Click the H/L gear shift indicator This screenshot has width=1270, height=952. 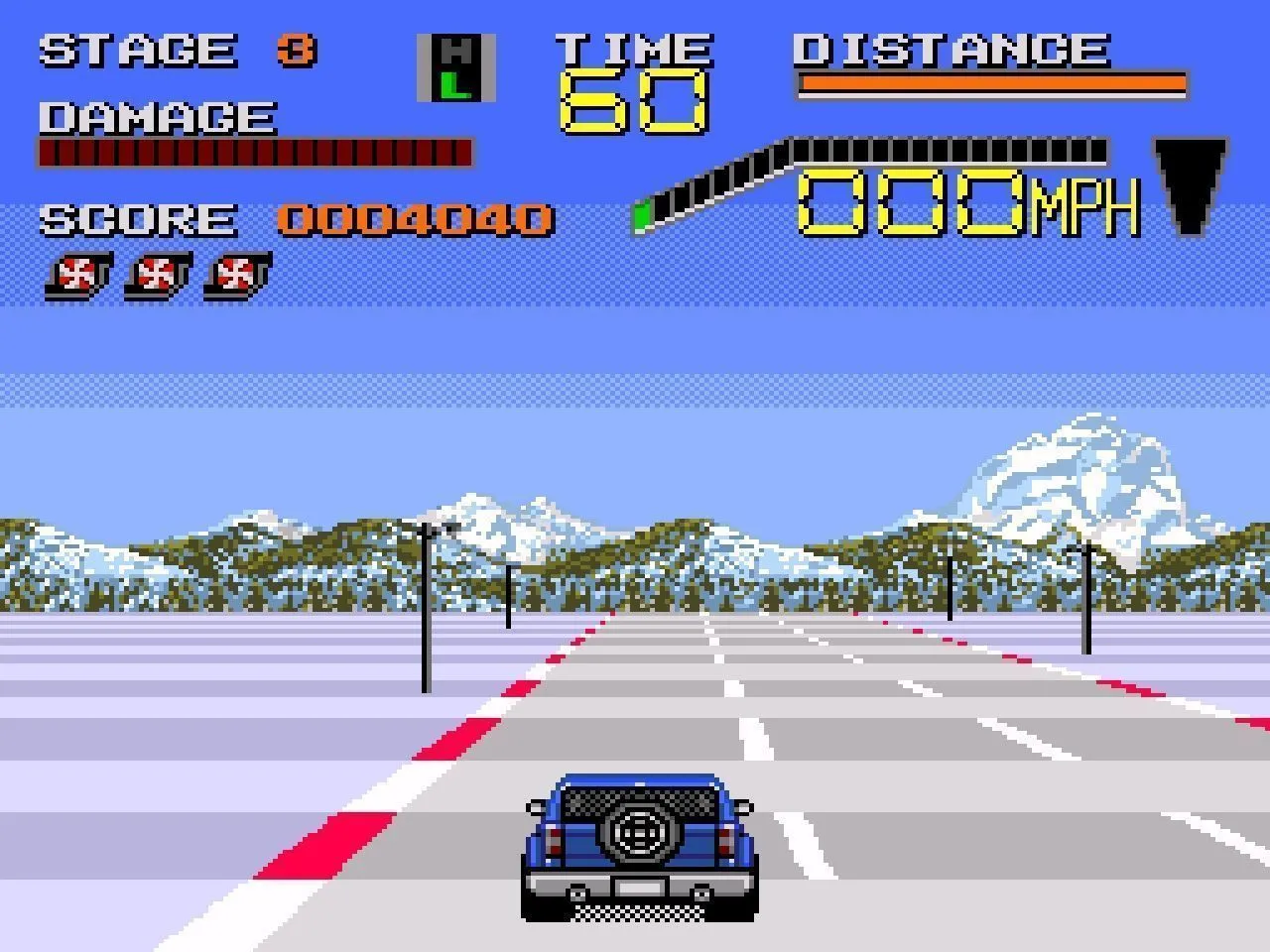(455, 67)
